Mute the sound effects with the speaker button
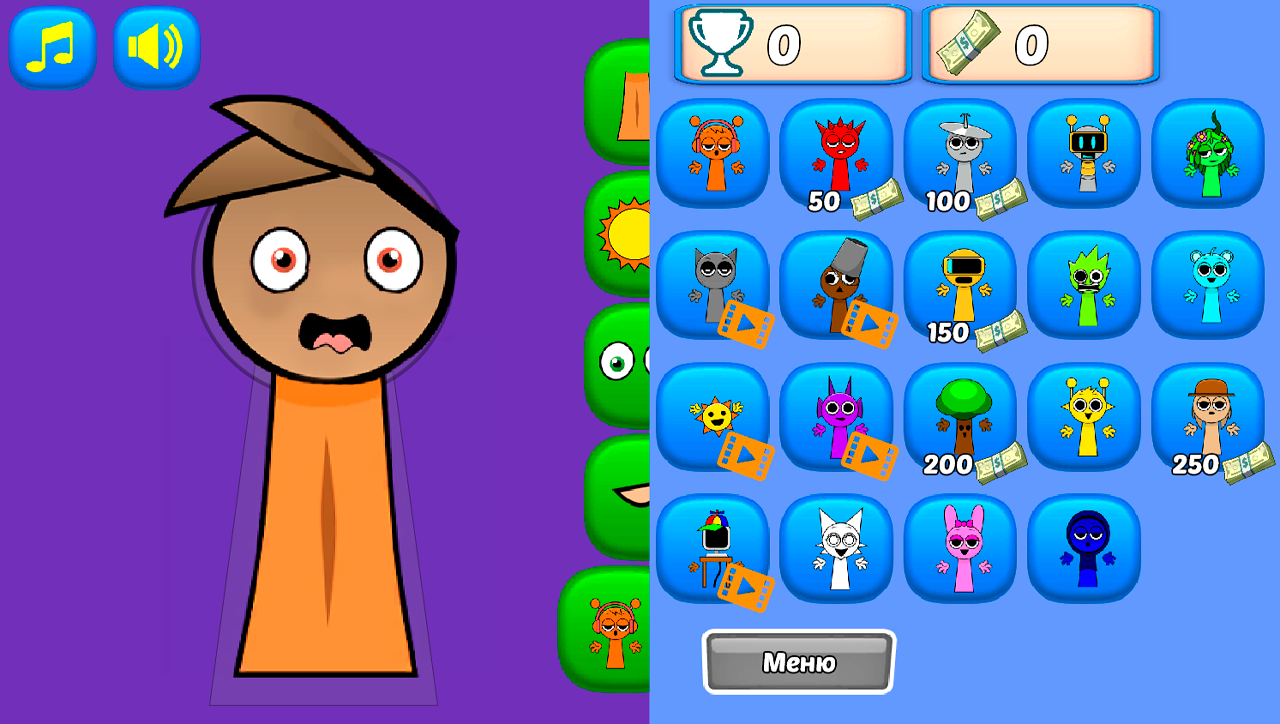This screenshot has height=724, width=1280. click(x=156, y=47)
